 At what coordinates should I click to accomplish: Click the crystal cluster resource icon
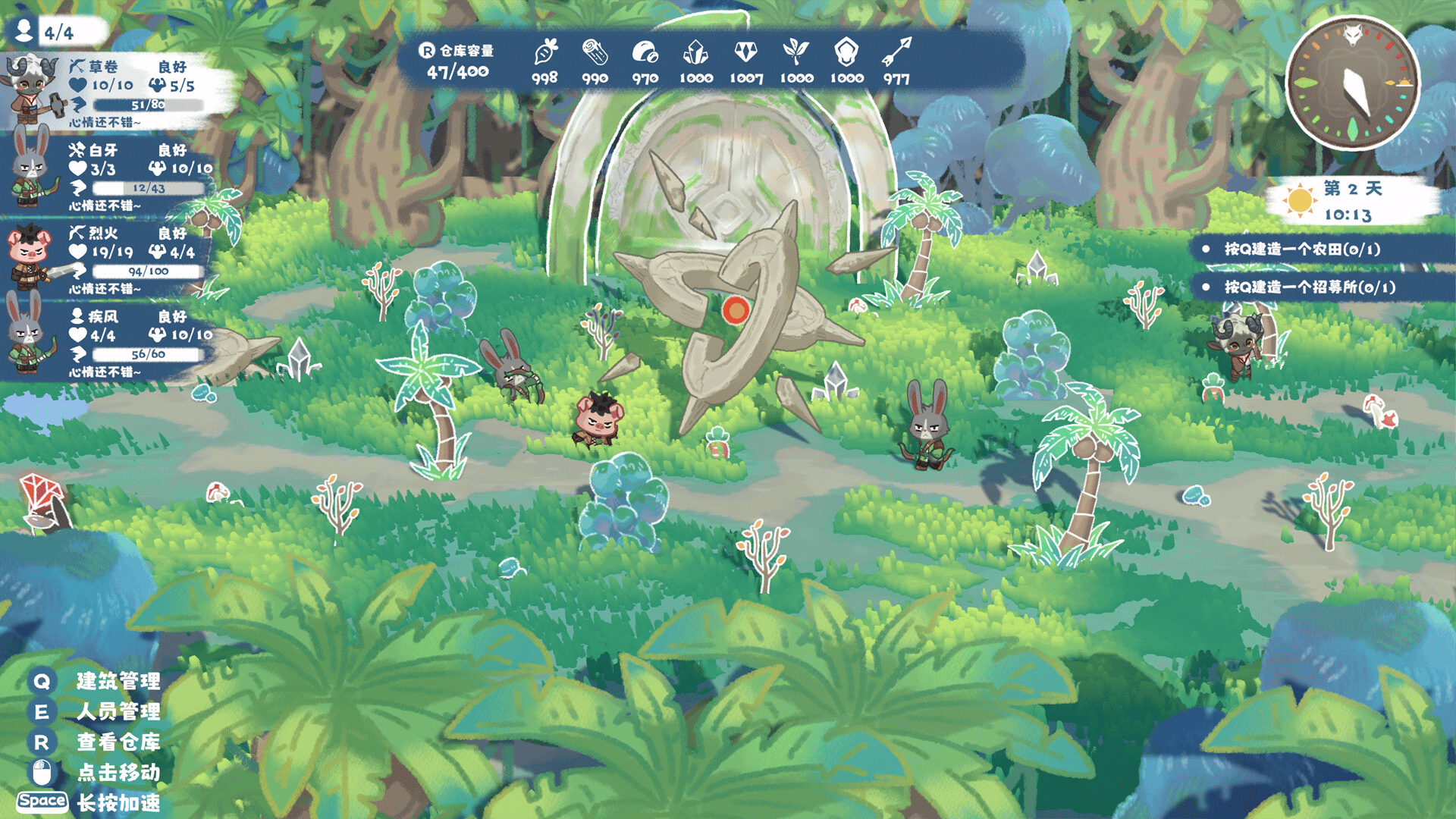pyautogui.click(x=695, y=53)
